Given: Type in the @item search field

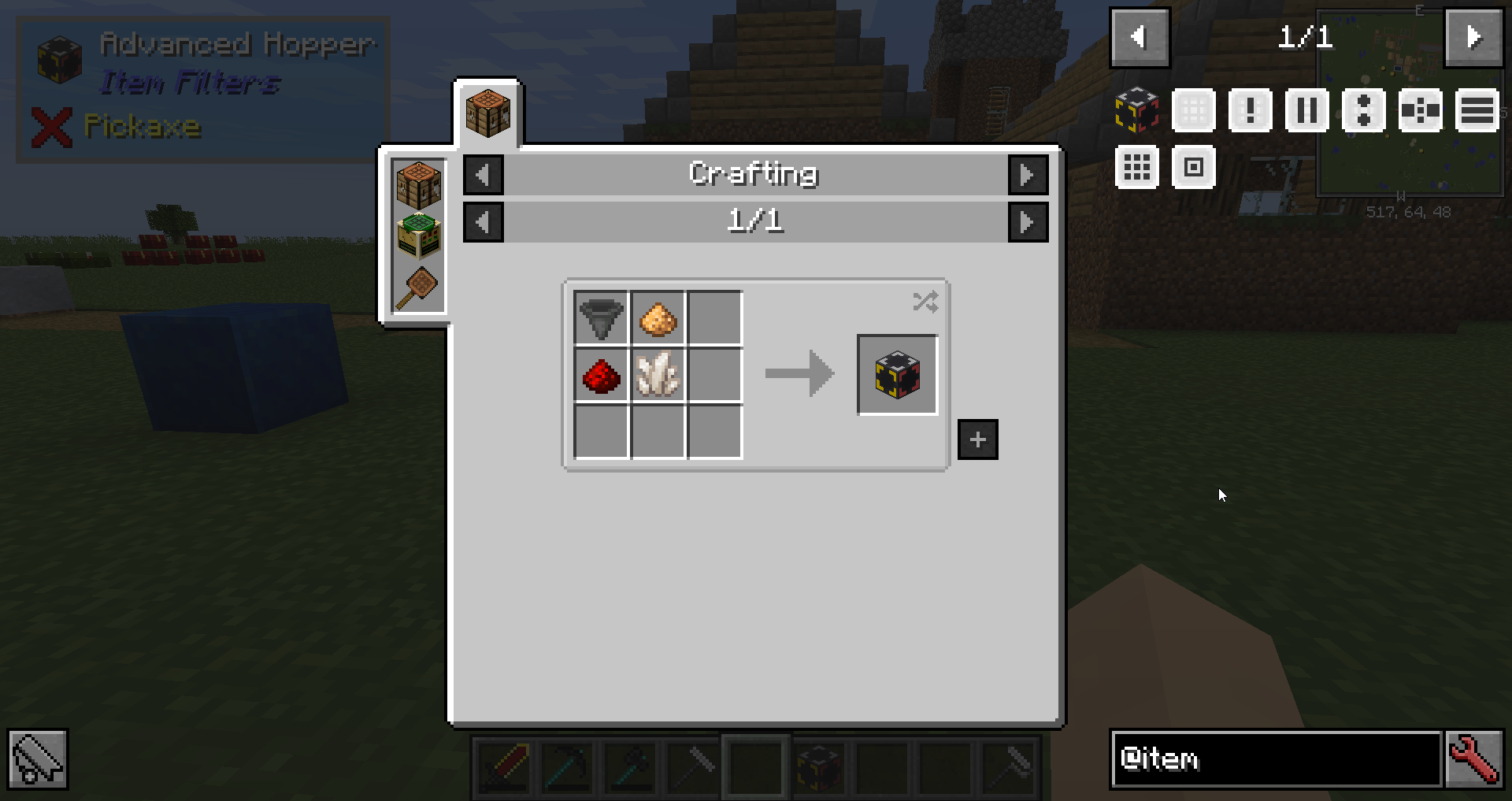Looking at the screenshot, I should (1276, 759).
